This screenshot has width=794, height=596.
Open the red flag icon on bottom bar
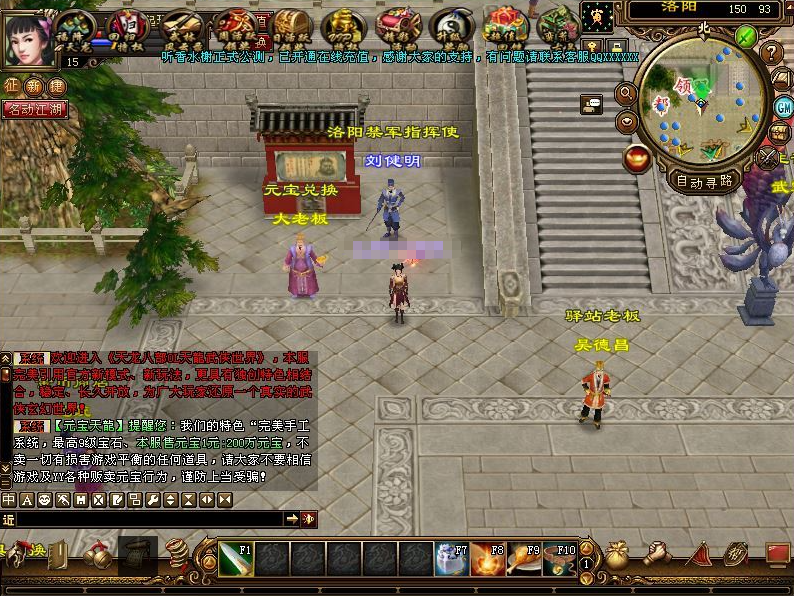point(699,554)
